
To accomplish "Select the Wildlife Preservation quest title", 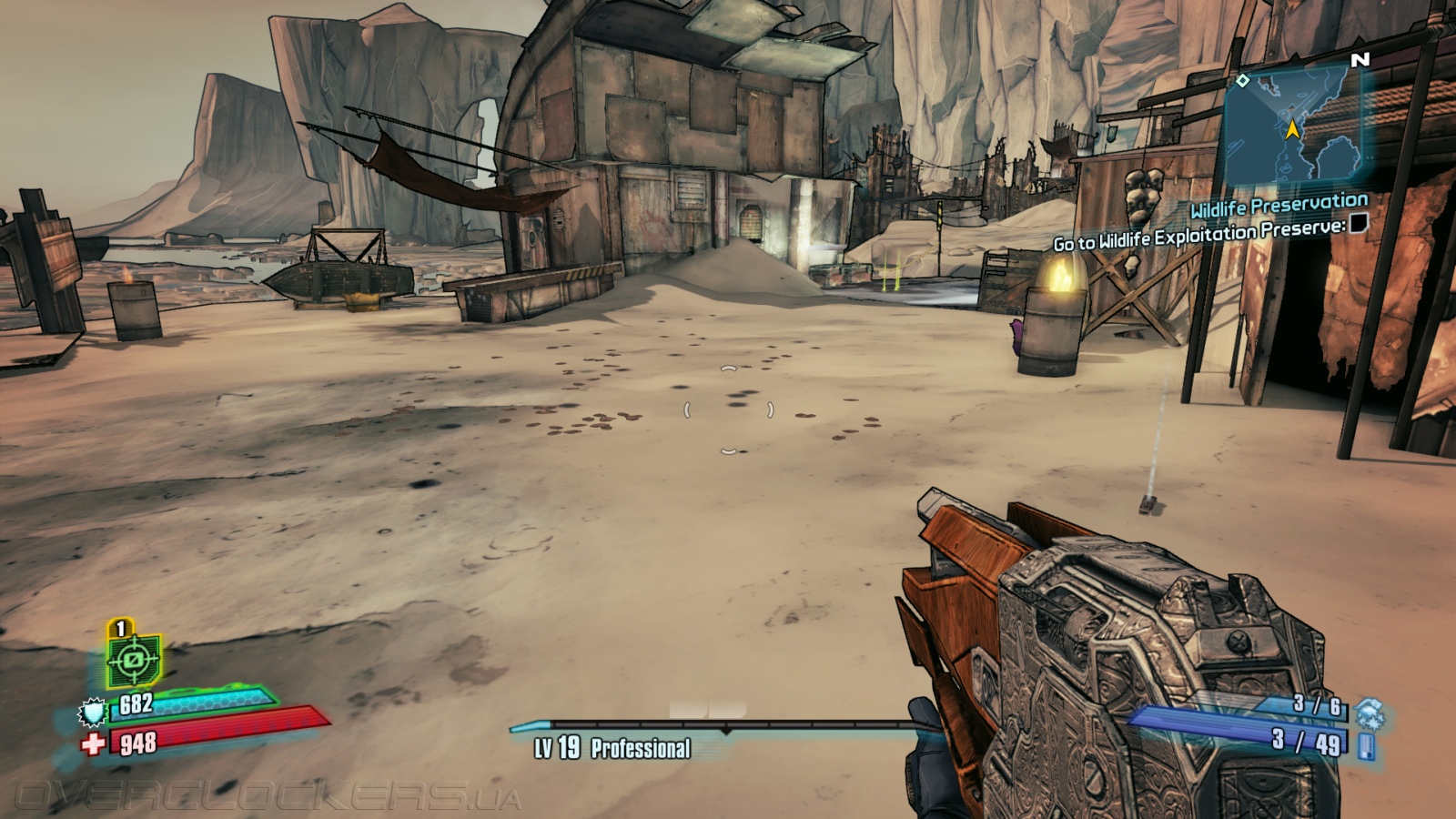I will [x=1279, y=207].
